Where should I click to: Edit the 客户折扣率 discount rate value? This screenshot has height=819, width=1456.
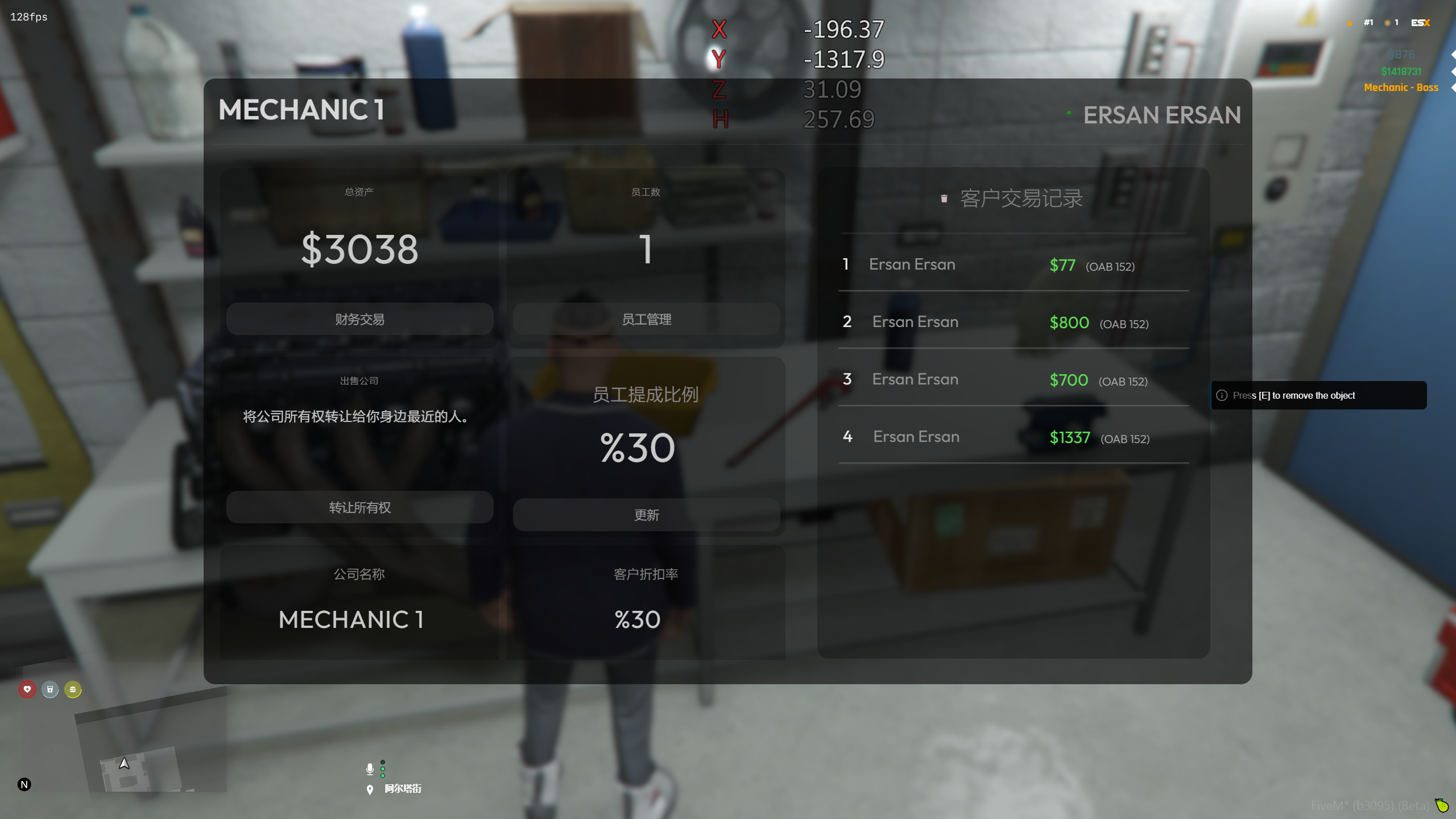[638, 619]
